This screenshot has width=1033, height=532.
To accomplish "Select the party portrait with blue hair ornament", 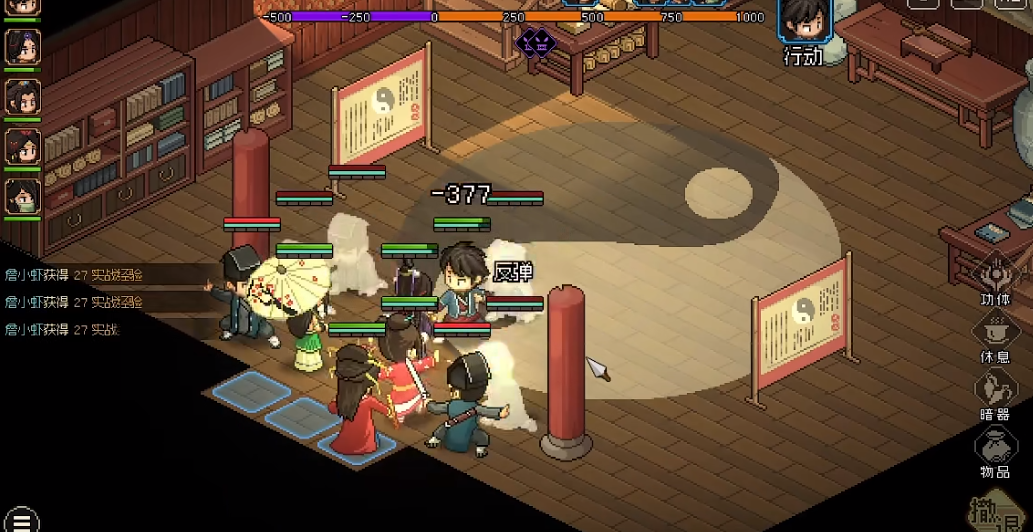I will click(22, 96).
